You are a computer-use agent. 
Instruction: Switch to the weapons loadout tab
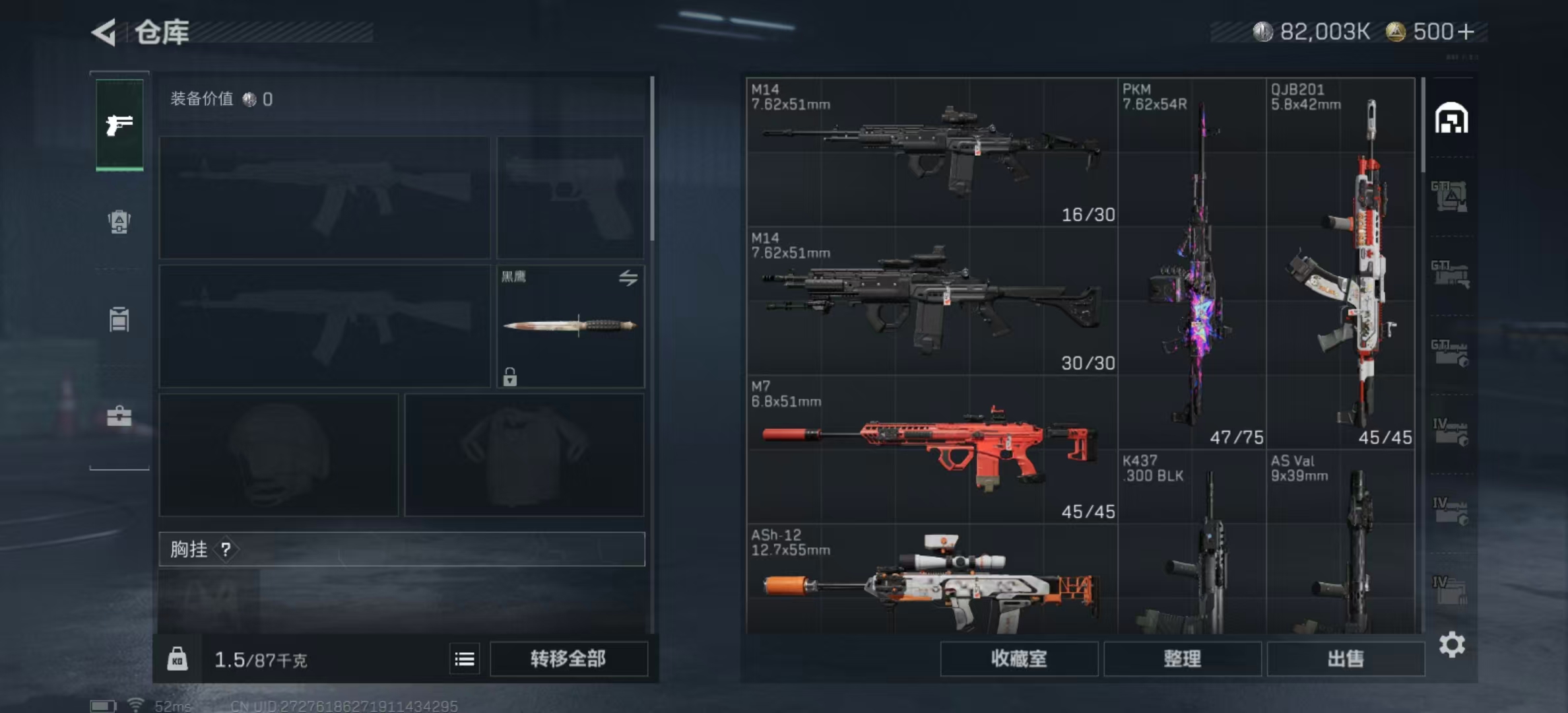click(x=119, y=124)
